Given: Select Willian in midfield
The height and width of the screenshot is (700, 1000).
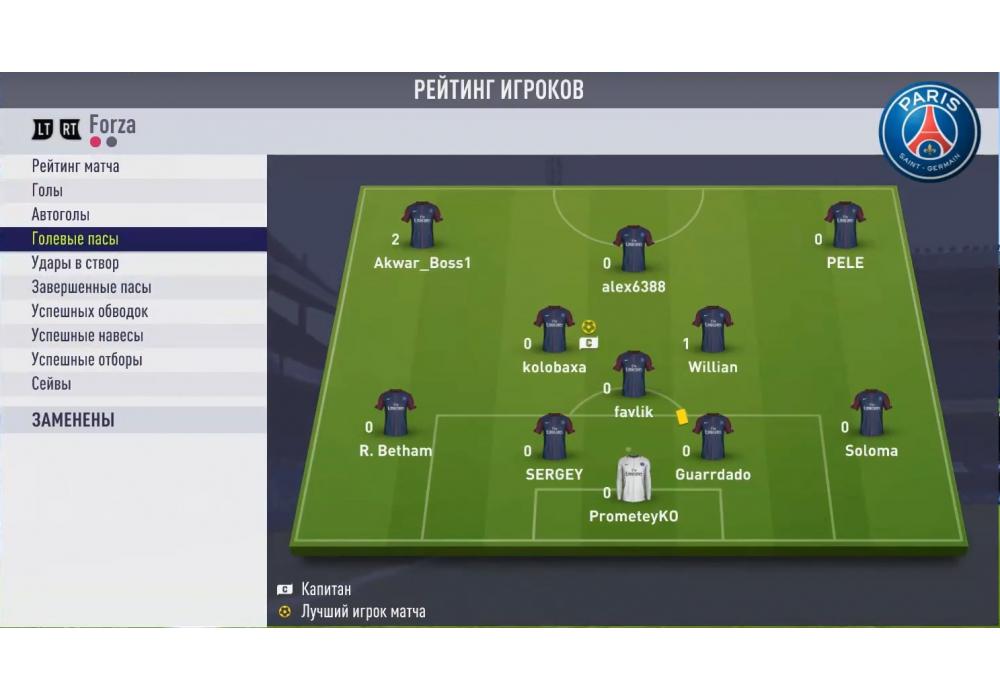Looking at the screenshot, I should pos(713,330).
